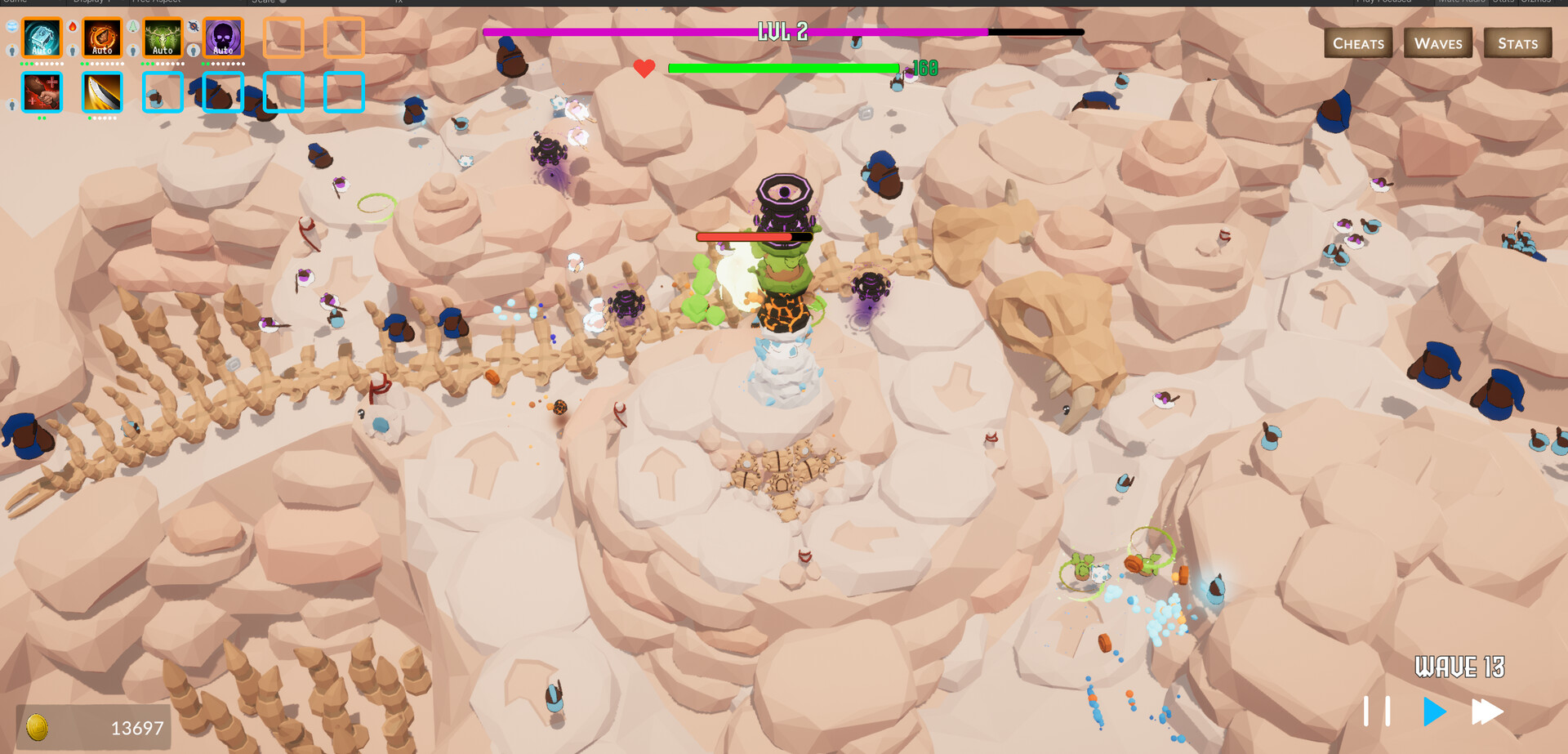Select the golden blade ability icon

[102, 92]
